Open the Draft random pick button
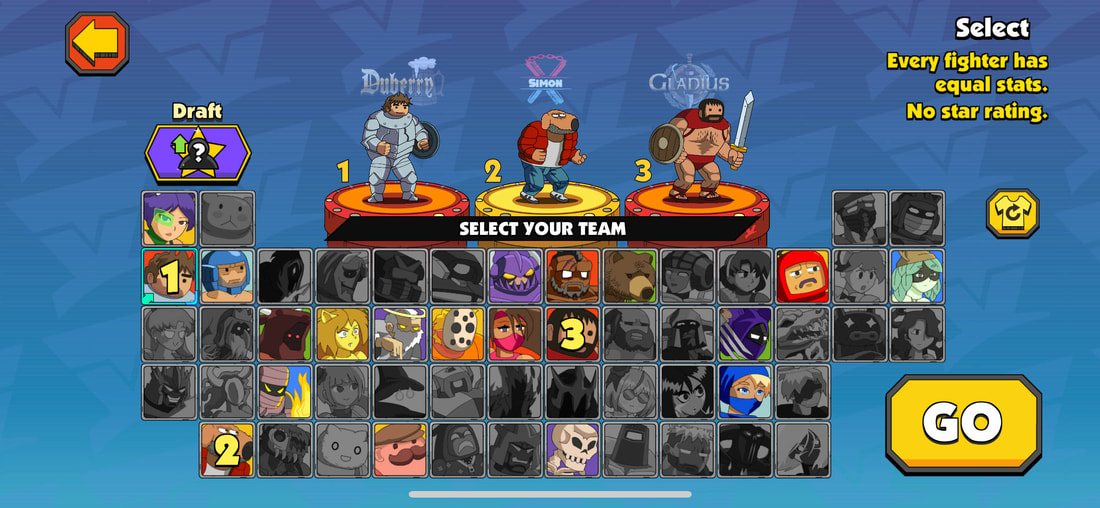The image size is (1100, 508). click(x=198, y=153)
